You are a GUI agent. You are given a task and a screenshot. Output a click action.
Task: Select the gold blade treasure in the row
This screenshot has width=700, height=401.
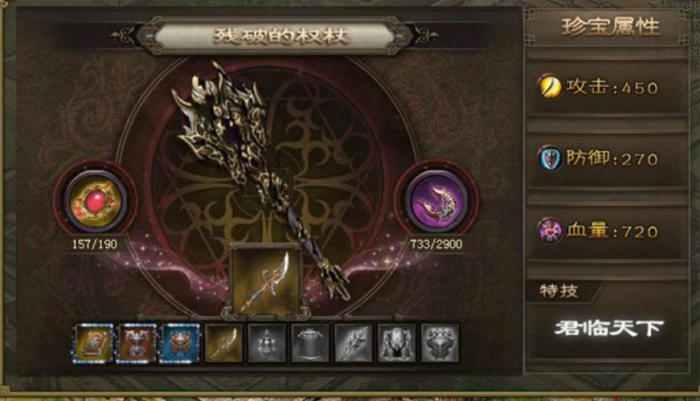[222, 343]
